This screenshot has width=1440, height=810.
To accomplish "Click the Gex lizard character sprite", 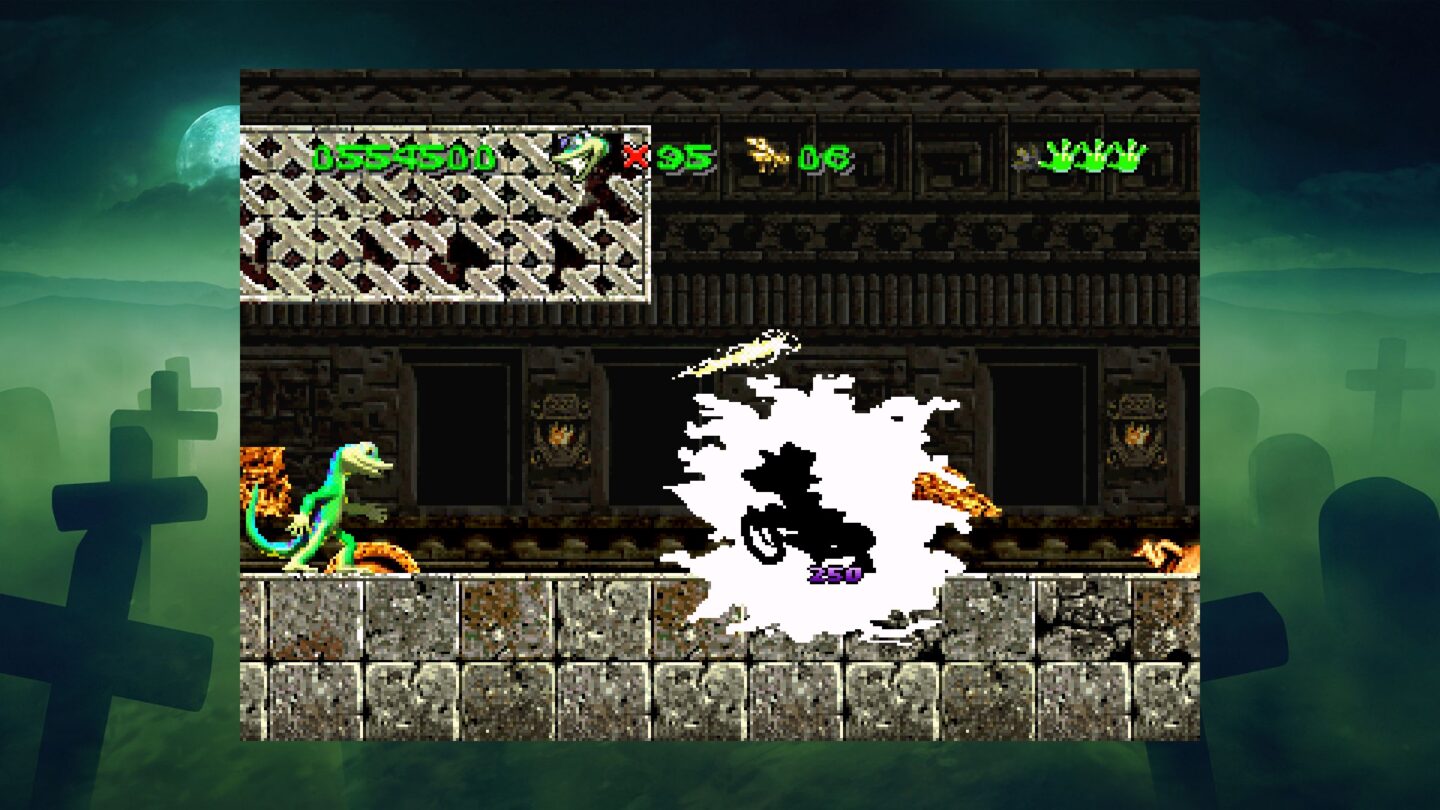I will (330, 510).
